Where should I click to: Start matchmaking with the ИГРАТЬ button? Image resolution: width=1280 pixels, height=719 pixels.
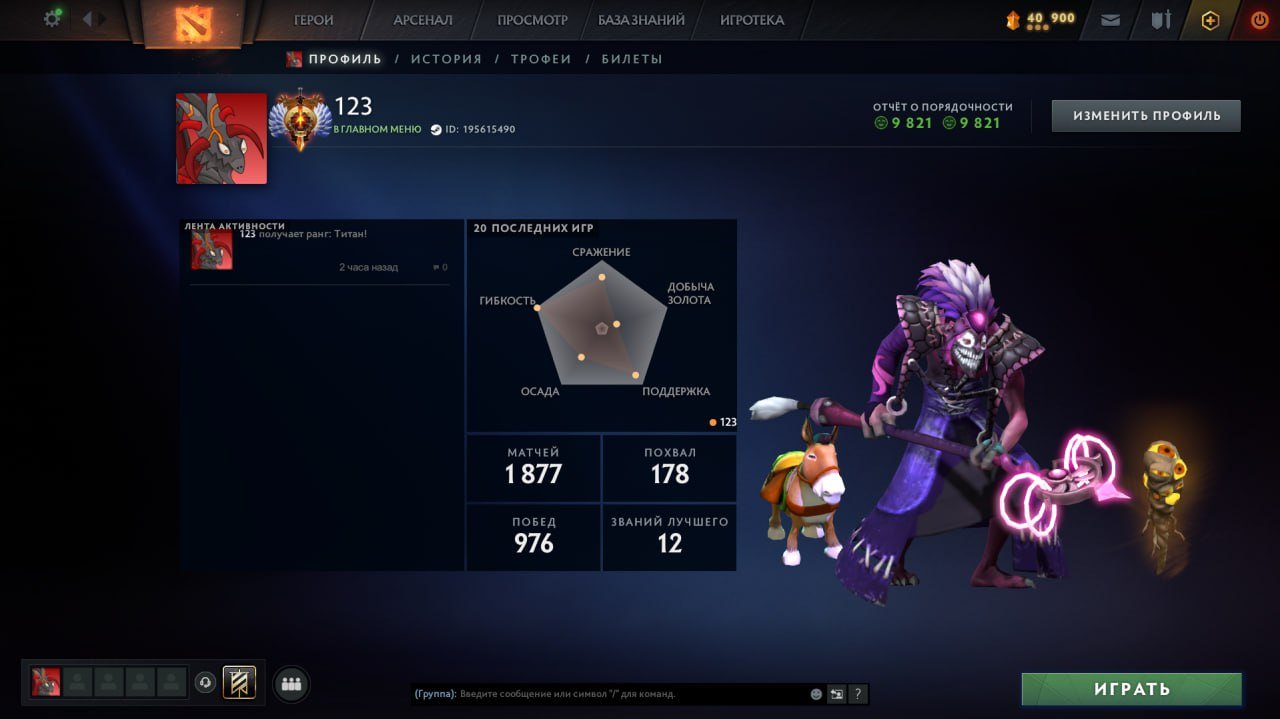(x=1131, y=689)
